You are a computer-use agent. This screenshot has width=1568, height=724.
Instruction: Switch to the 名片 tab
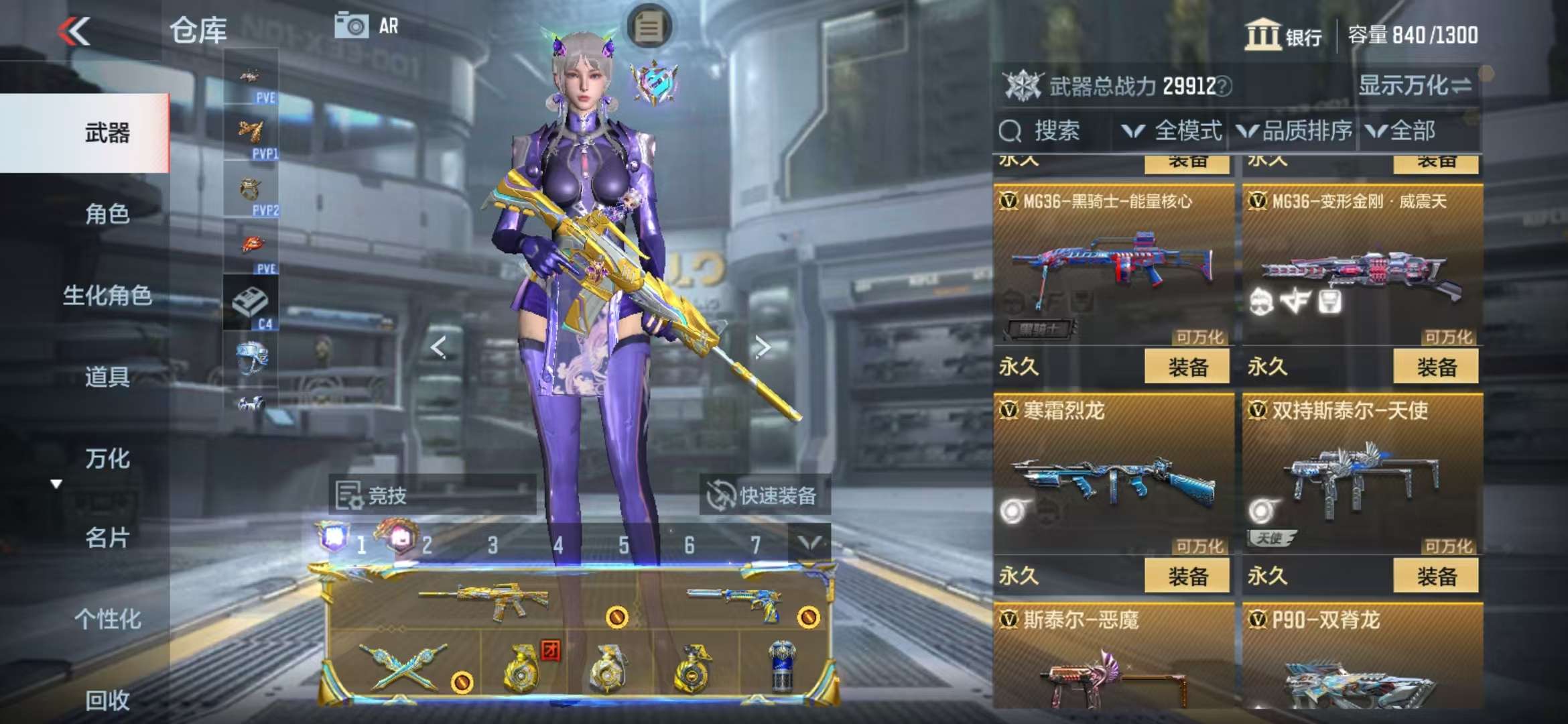(x=107, y=538)
